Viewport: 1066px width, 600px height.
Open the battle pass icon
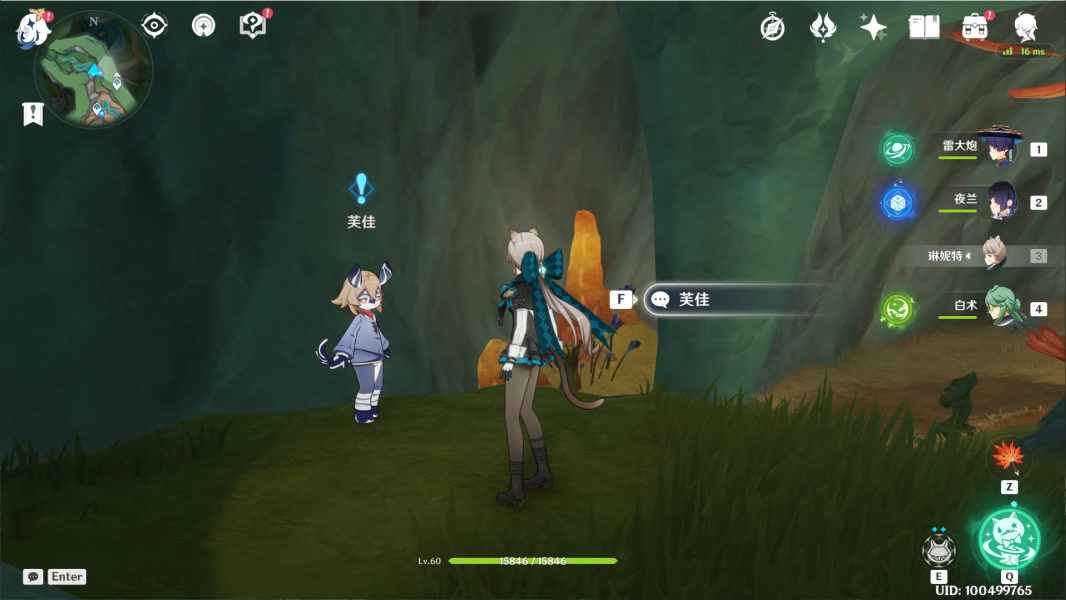point(823,27)
